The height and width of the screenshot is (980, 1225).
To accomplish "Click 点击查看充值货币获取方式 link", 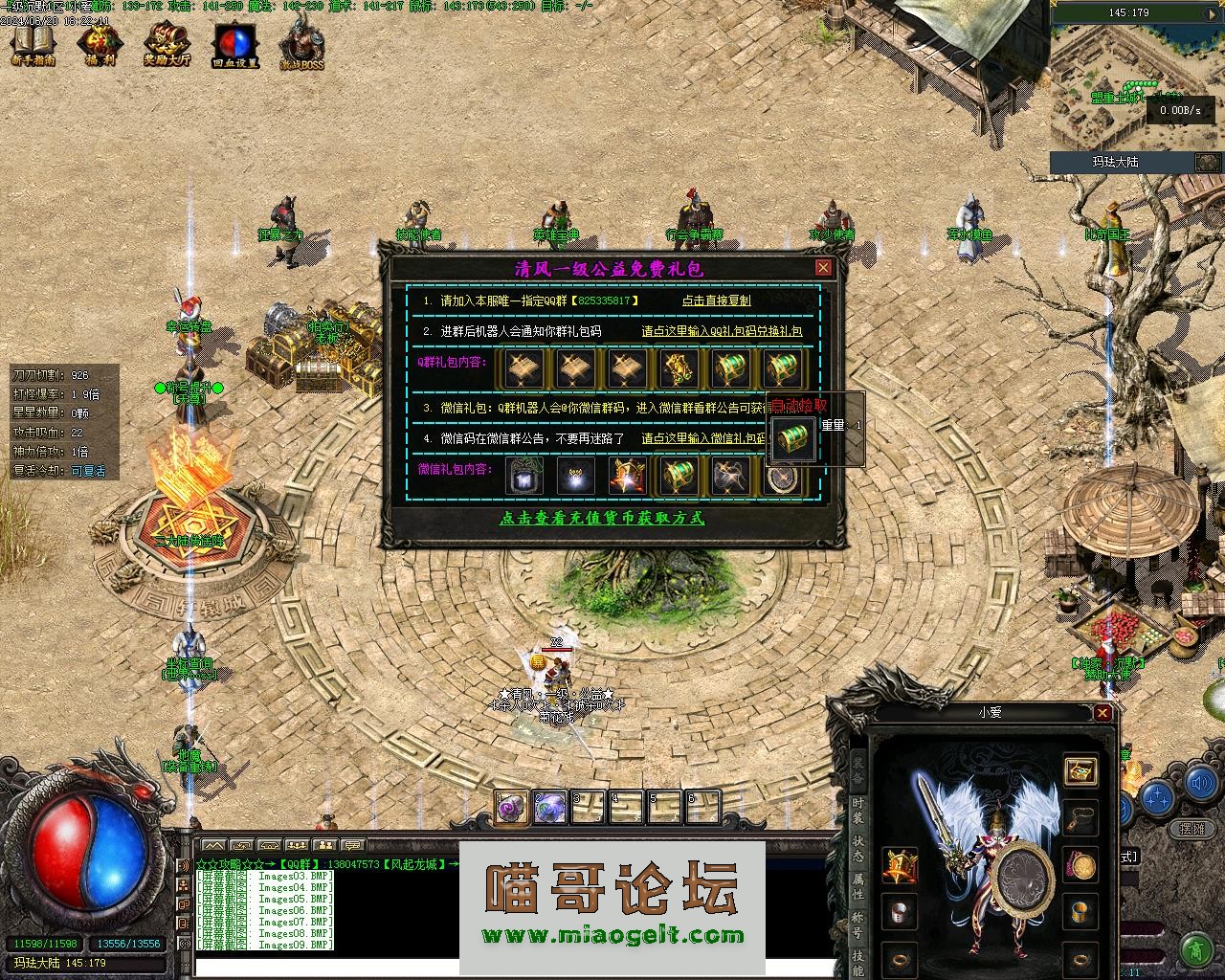I will click(x=601, y=518).
